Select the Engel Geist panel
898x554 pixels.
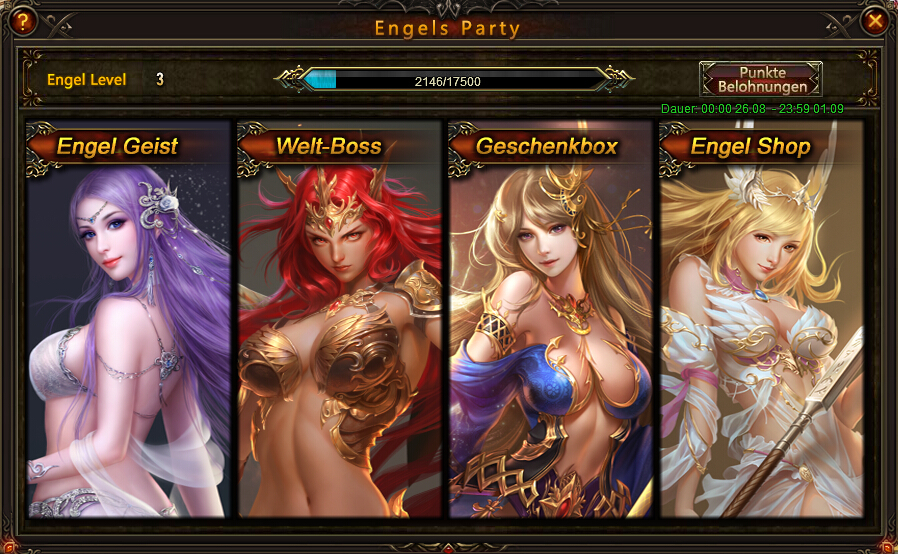coord(129,320)
